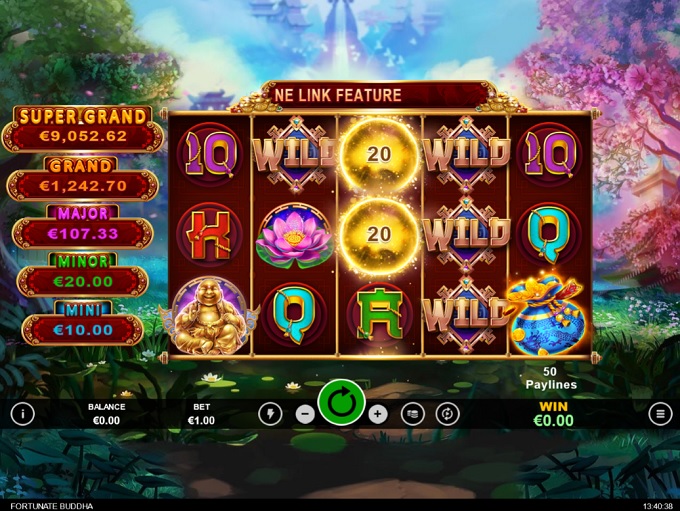Increase the bet with the plus button
The width and height of the screenshot is (680, 511).
click(x=377, y=414)
